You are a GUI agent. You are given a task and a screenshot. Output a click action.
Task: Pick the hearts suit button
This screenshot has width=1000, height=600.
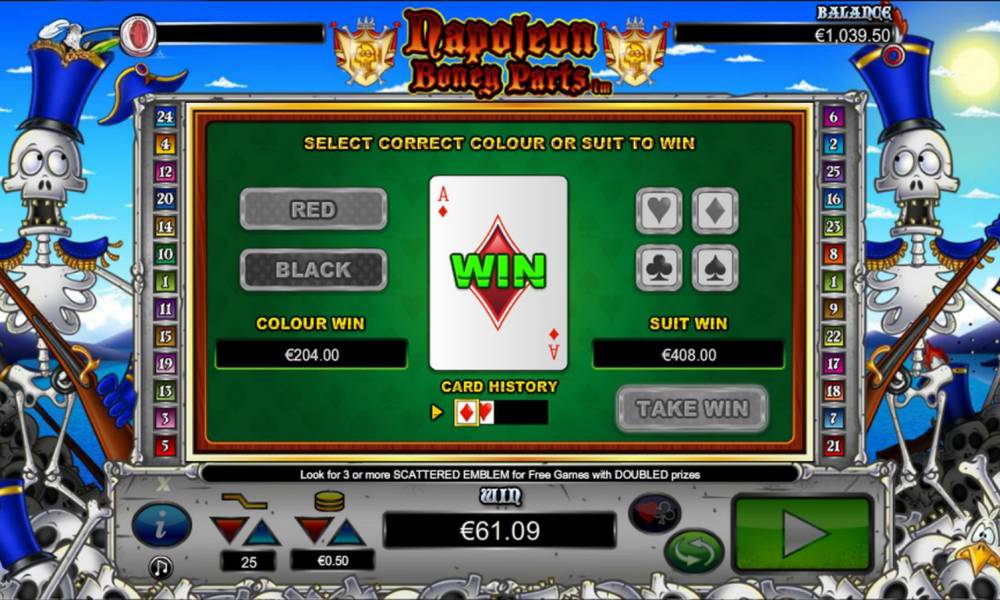pyautogui.click(x=659, y=211)
